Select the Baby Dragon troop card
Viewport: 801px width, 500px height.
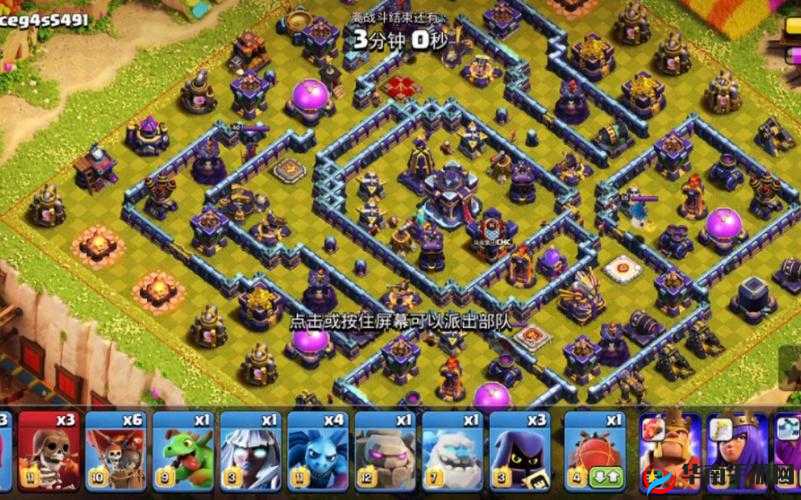coord(183,447)
